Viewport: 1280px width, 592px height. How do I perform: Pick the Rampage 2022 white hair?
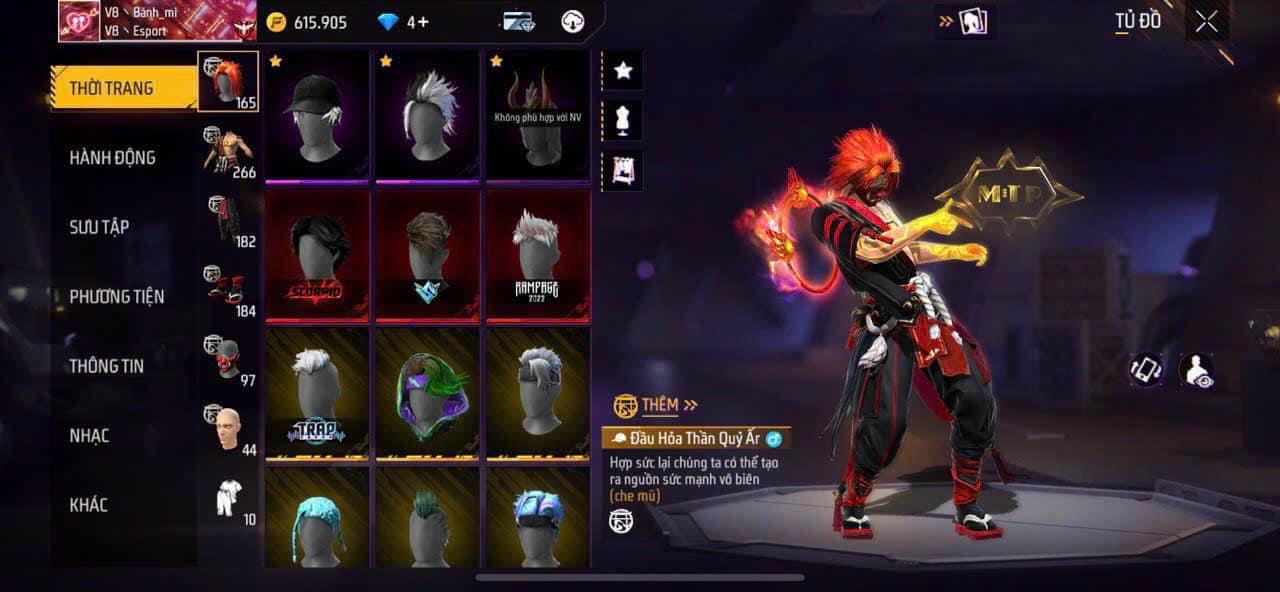tap(538, 255)
